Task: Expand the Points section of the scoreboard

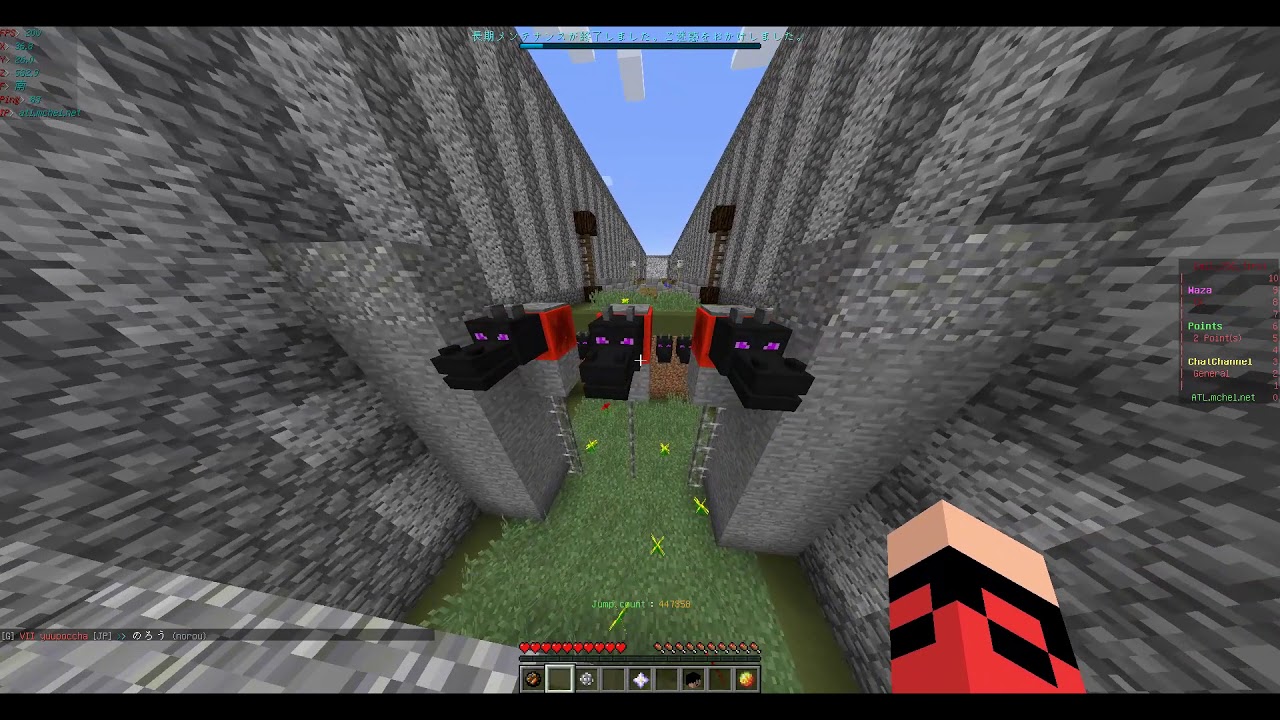Action: click(1205, 325)
